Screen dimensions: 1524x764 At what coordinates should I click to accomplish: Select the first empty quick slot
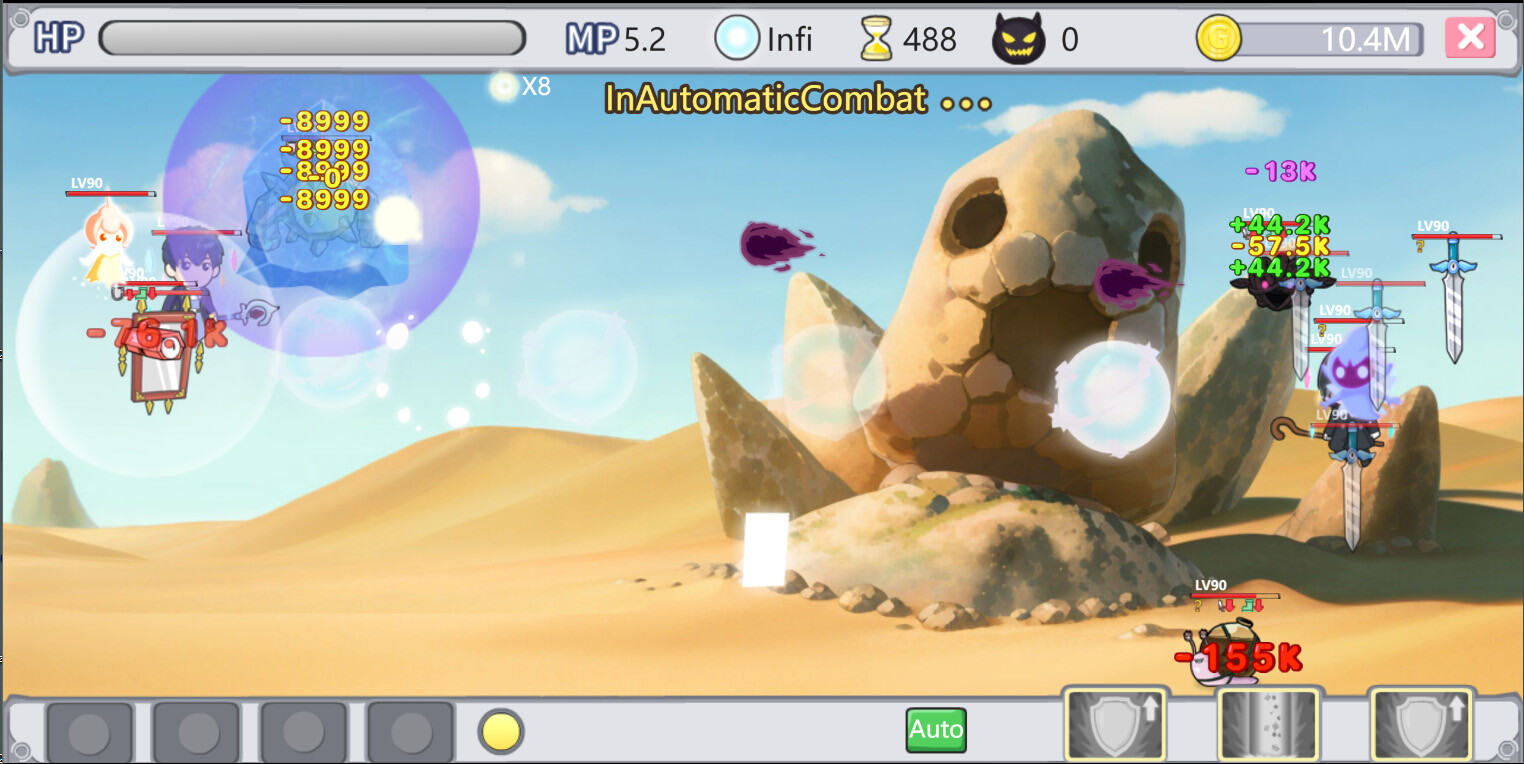pyautogui.click(x=90, y=731)
